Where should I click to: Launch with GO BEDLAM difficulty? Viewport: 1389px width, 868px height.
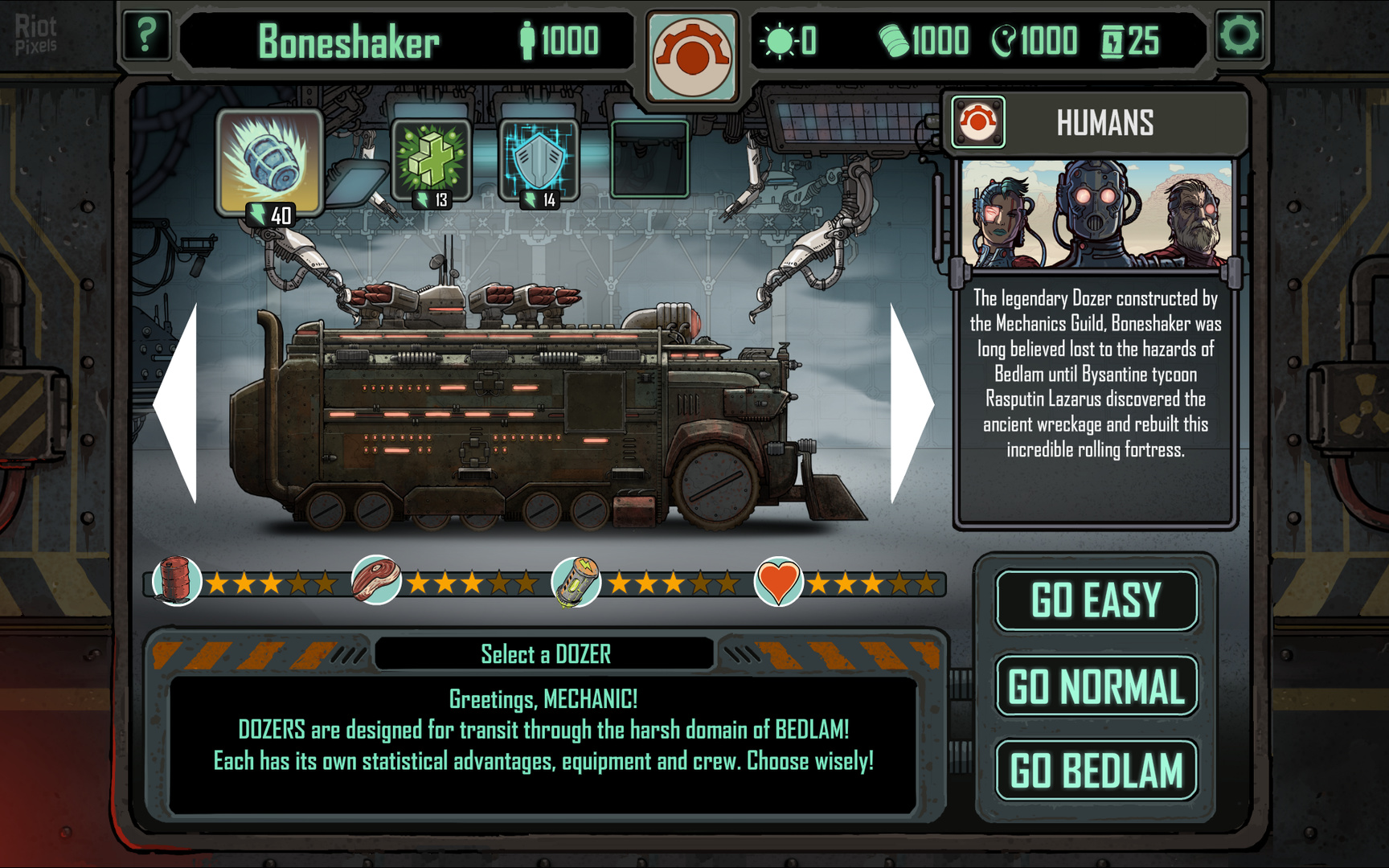tap(1096, 770)
